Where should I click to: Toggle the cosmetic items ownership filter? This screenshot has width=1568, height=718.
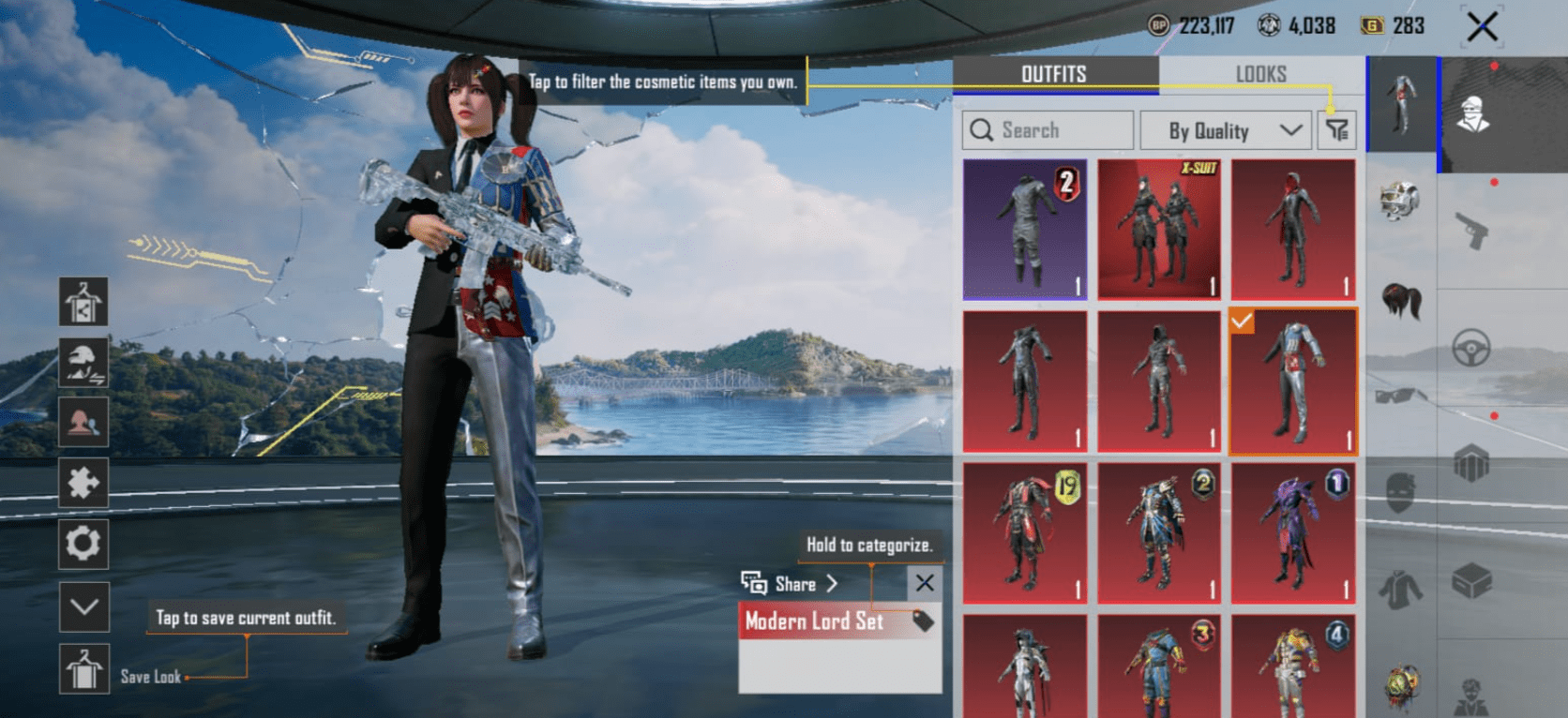[1335, 130]
